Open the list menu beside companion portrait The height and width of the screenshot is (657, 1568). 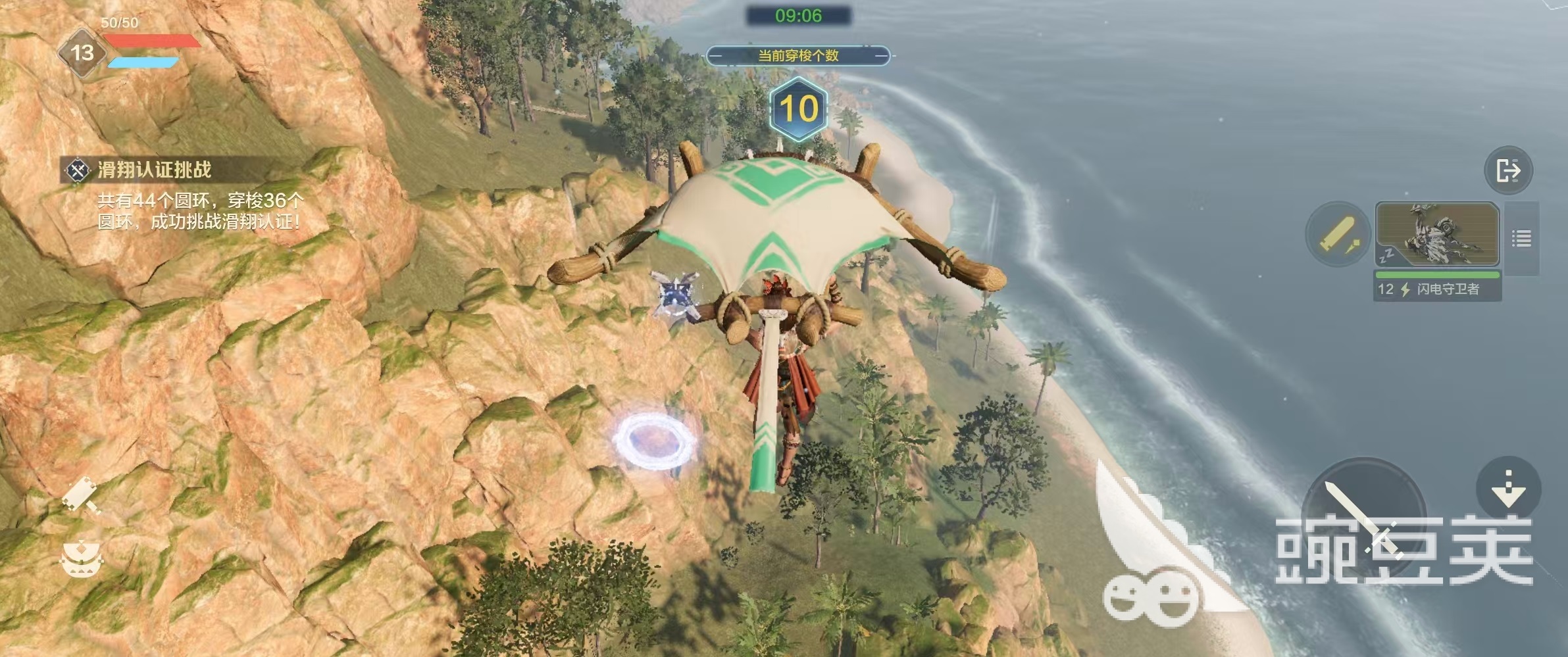pos(1521,238)
